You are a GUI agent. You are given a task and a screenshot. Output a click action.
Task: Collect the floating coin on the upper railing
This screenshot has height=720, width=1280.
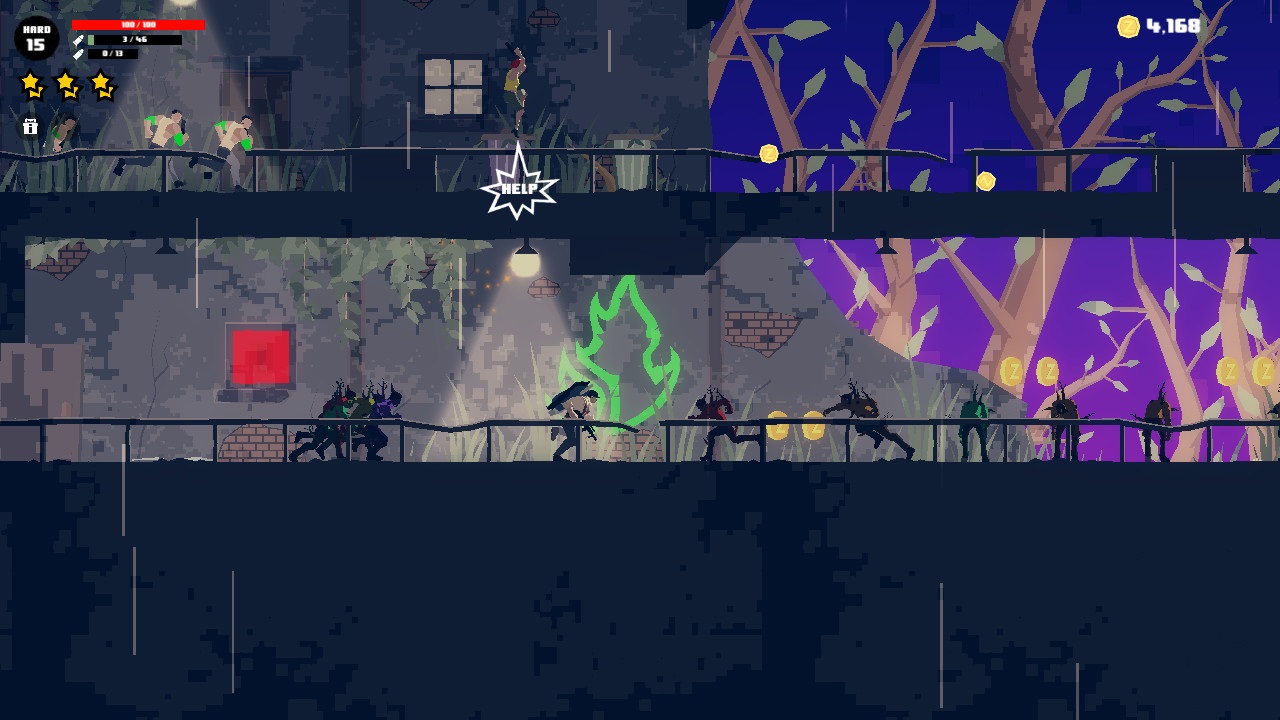768,152
